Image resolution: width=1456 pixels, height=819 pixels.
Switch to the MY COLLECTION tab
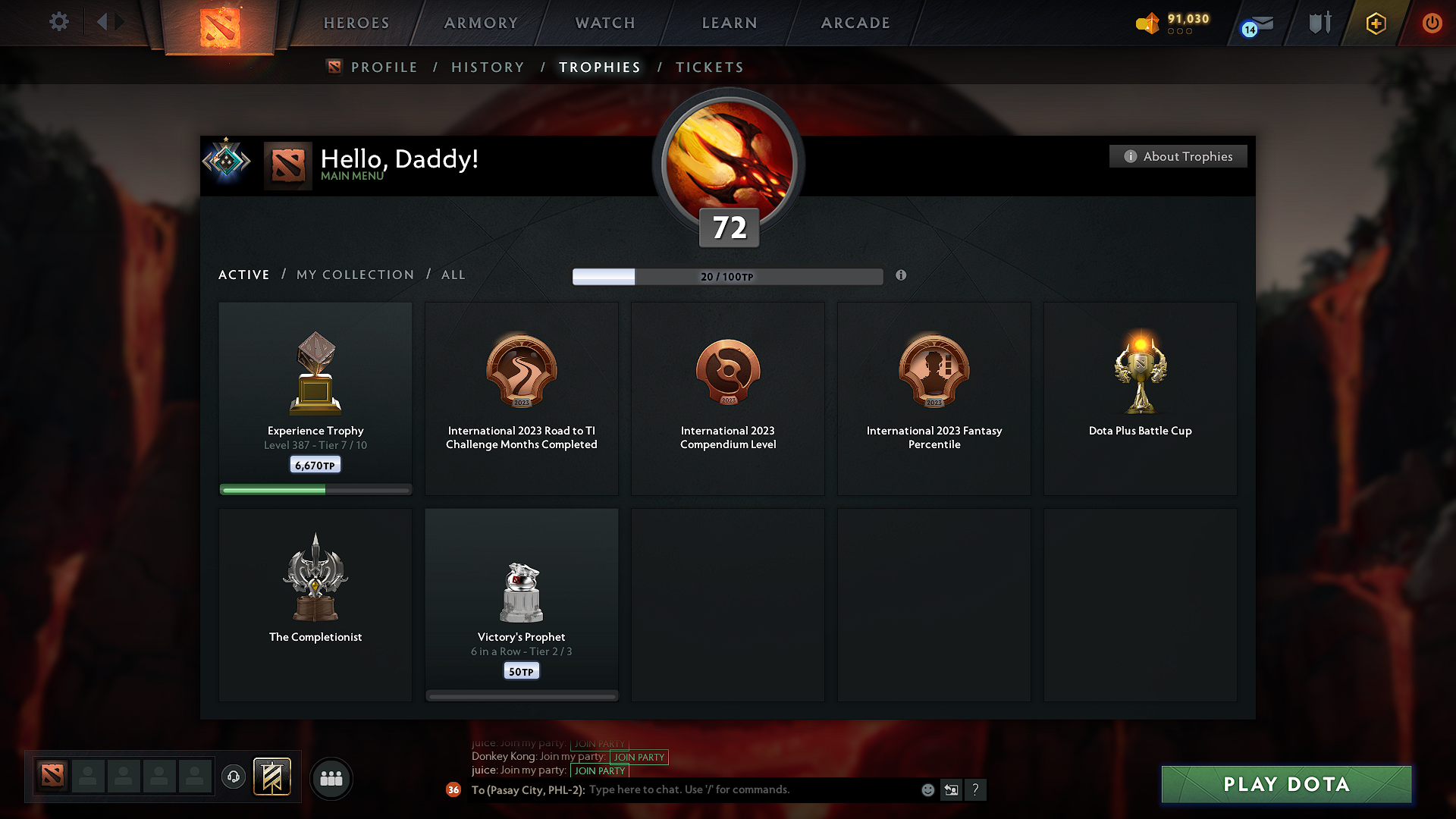[x=354, y=275]
